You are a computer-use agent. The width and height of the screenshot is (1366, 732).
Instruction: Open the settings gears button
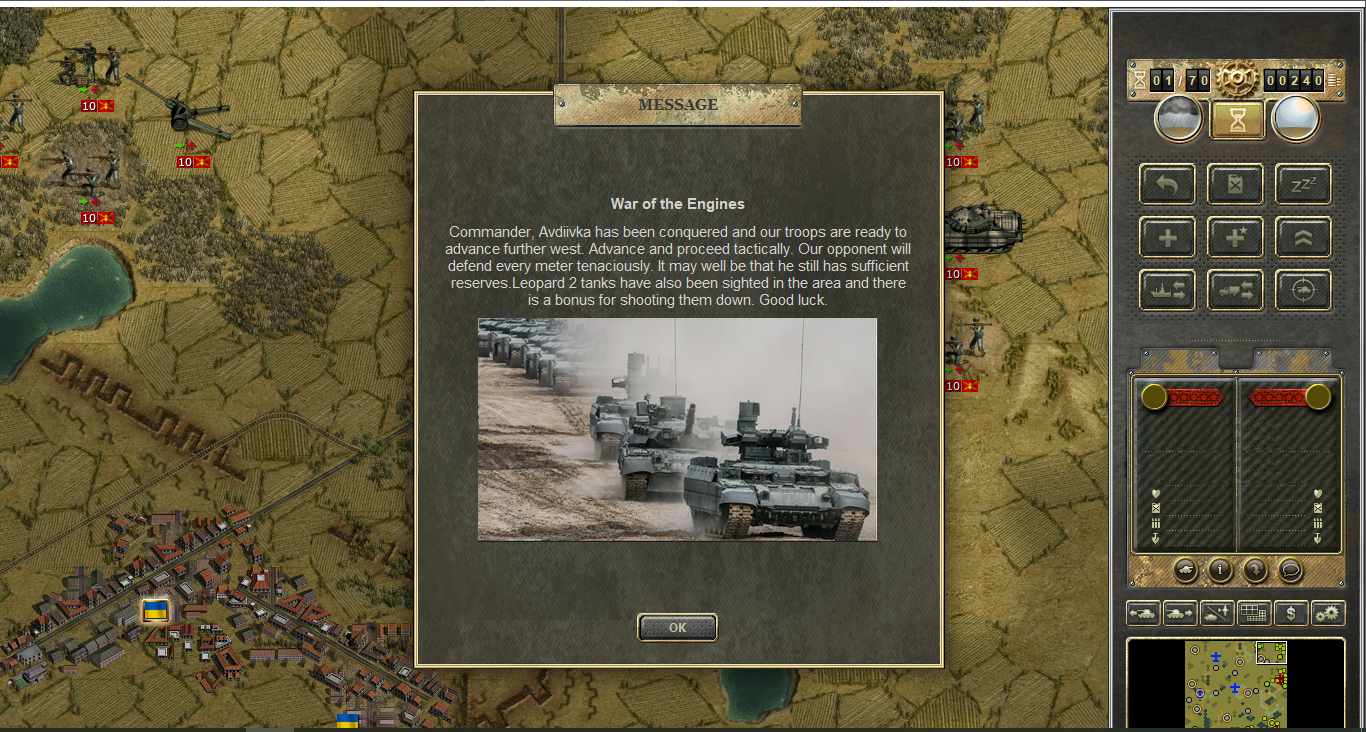pyautogui.click(x=1328, y=613)
